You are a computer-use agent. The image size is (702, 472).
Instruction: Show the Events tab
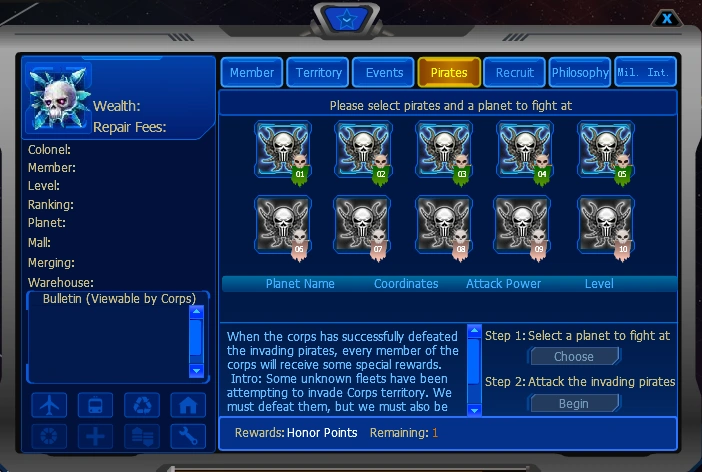(x=384, y=73)
